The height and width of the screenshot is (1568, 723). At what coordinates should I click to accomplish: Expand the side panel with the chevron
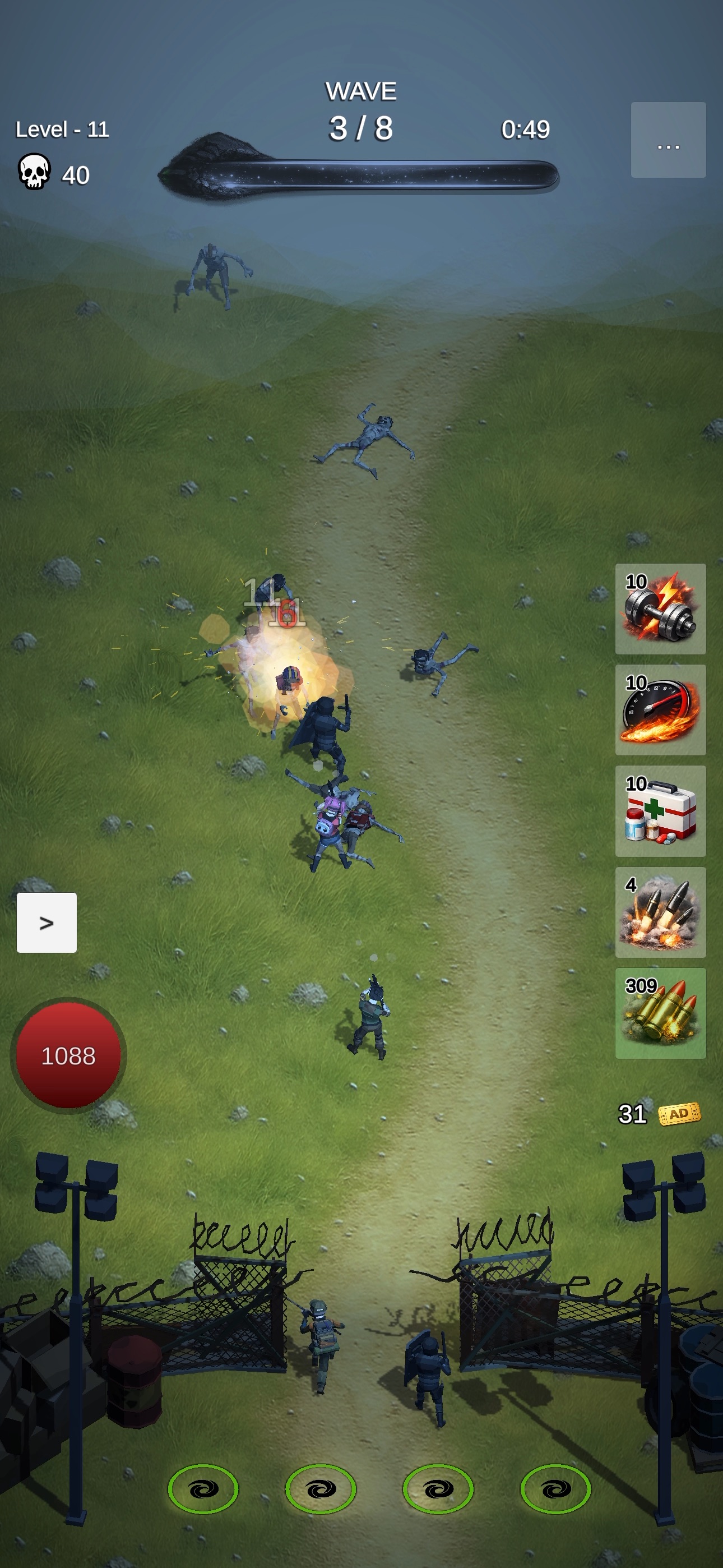[47, 923]
